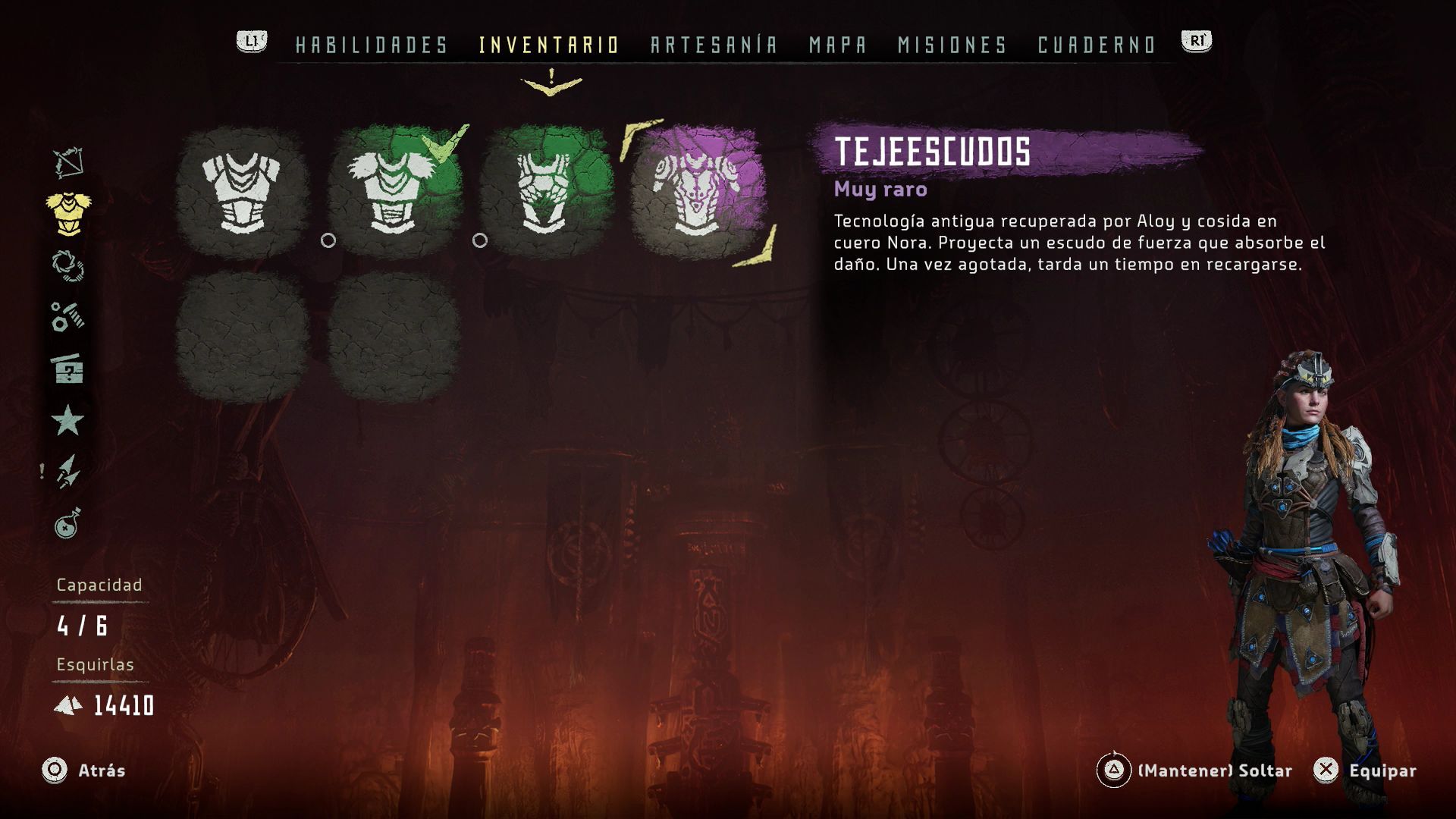
Task: Select the green outfit without a checkmark
Action: click(x=545, y=193)
